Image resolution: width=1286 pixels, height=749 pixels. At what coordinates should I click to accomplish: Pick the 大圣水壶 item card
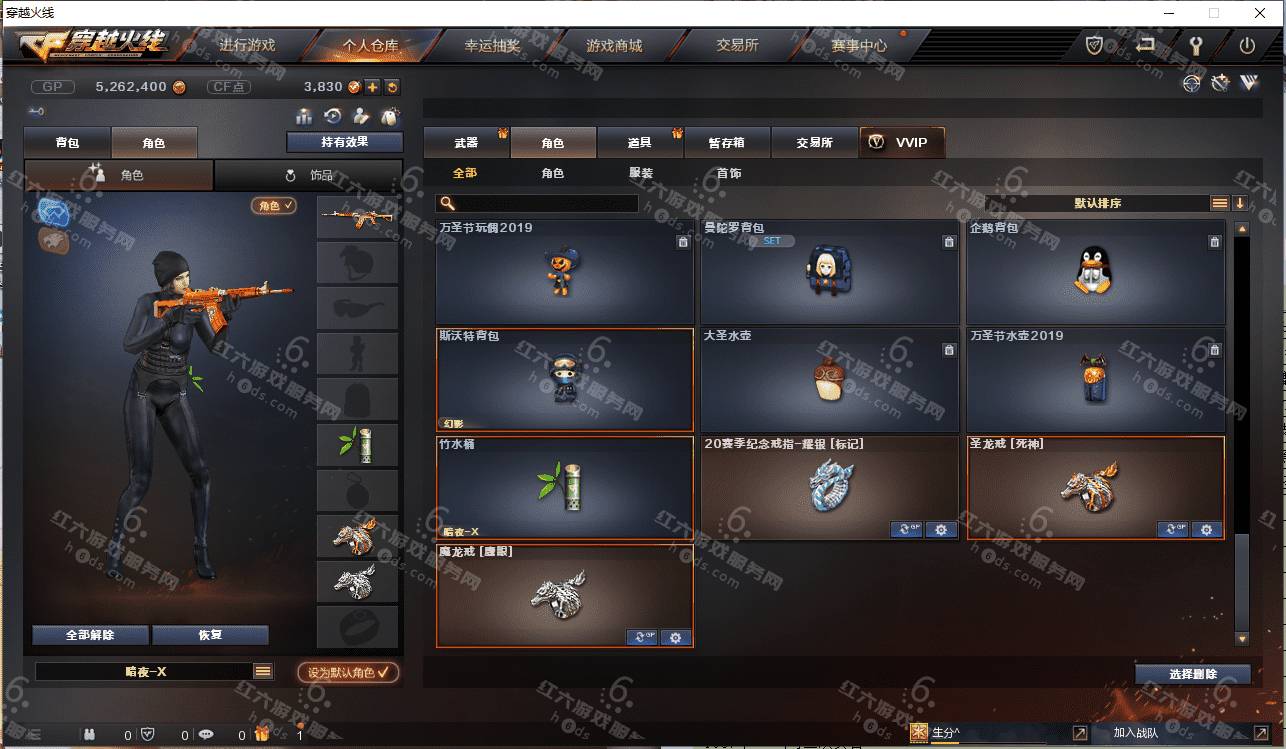pyautogui.click(x=829, y=379)
